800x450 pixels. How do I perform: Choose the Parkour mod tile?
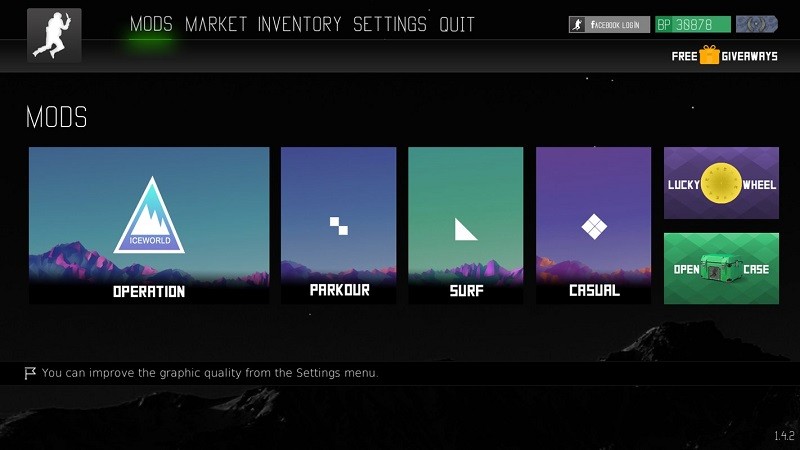tap(338, 225)
